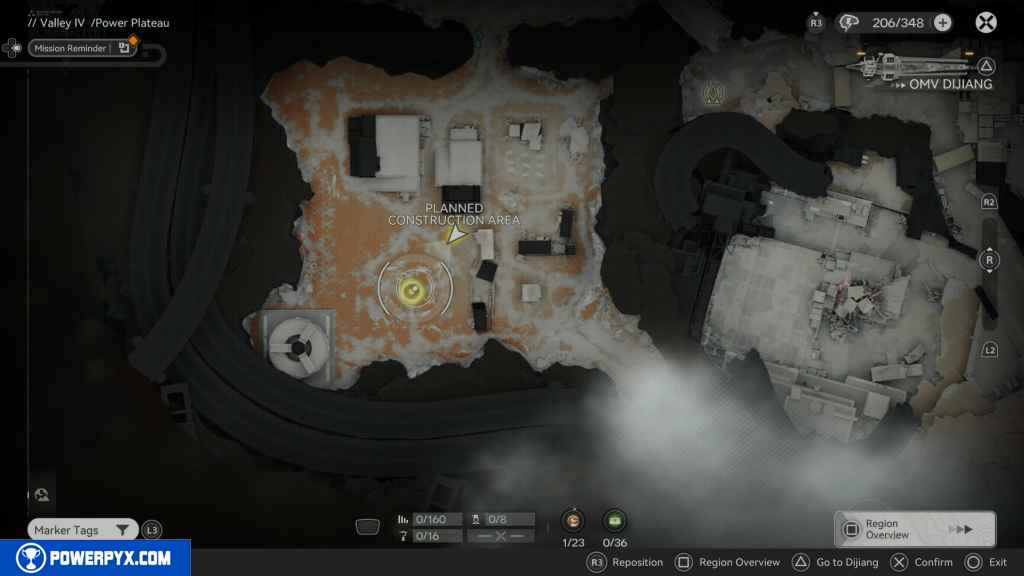Open the Mission Reminder panel
This screenshot has height=576, width=1024.
click(82, 47)
